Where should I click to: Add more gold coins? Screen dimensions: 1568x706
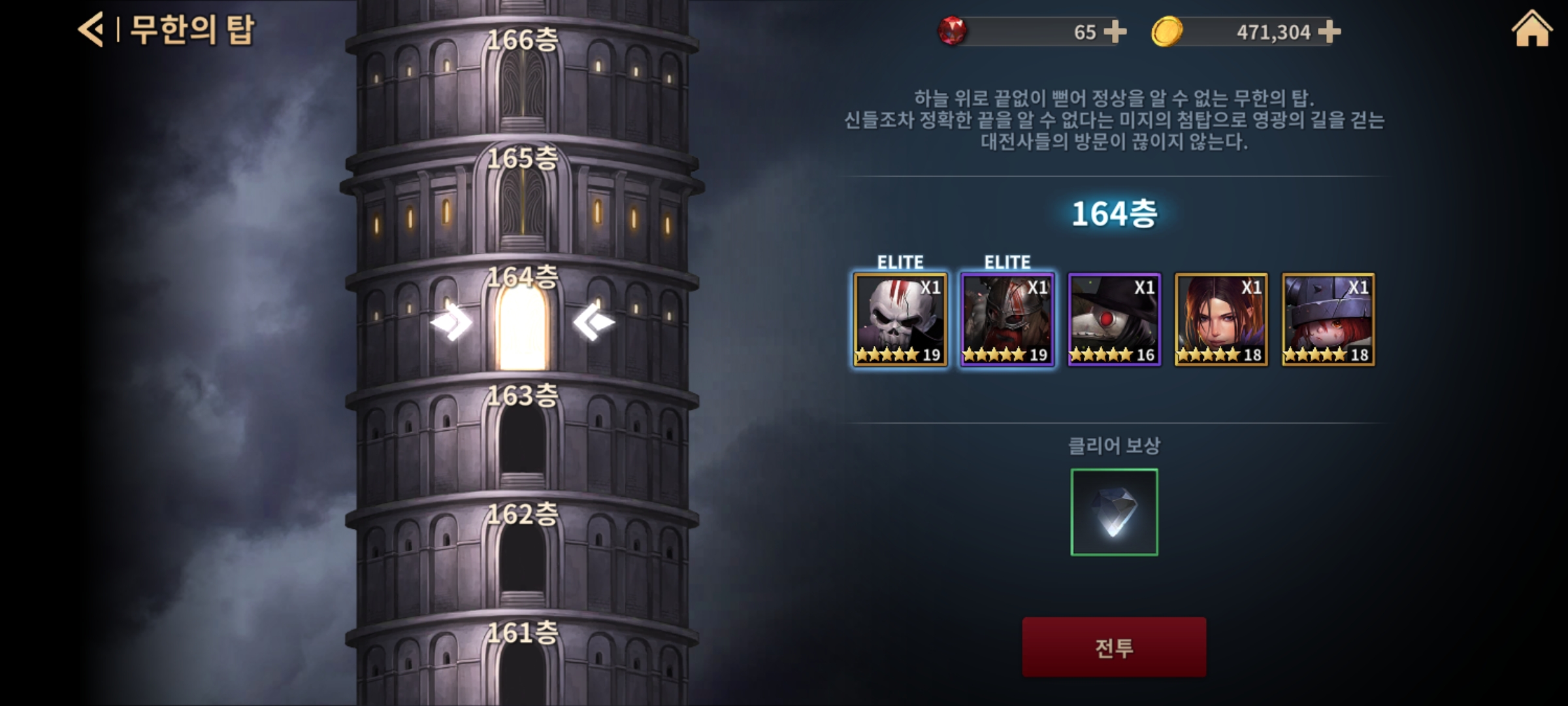pyautogui.click(x=1329, y=31)
